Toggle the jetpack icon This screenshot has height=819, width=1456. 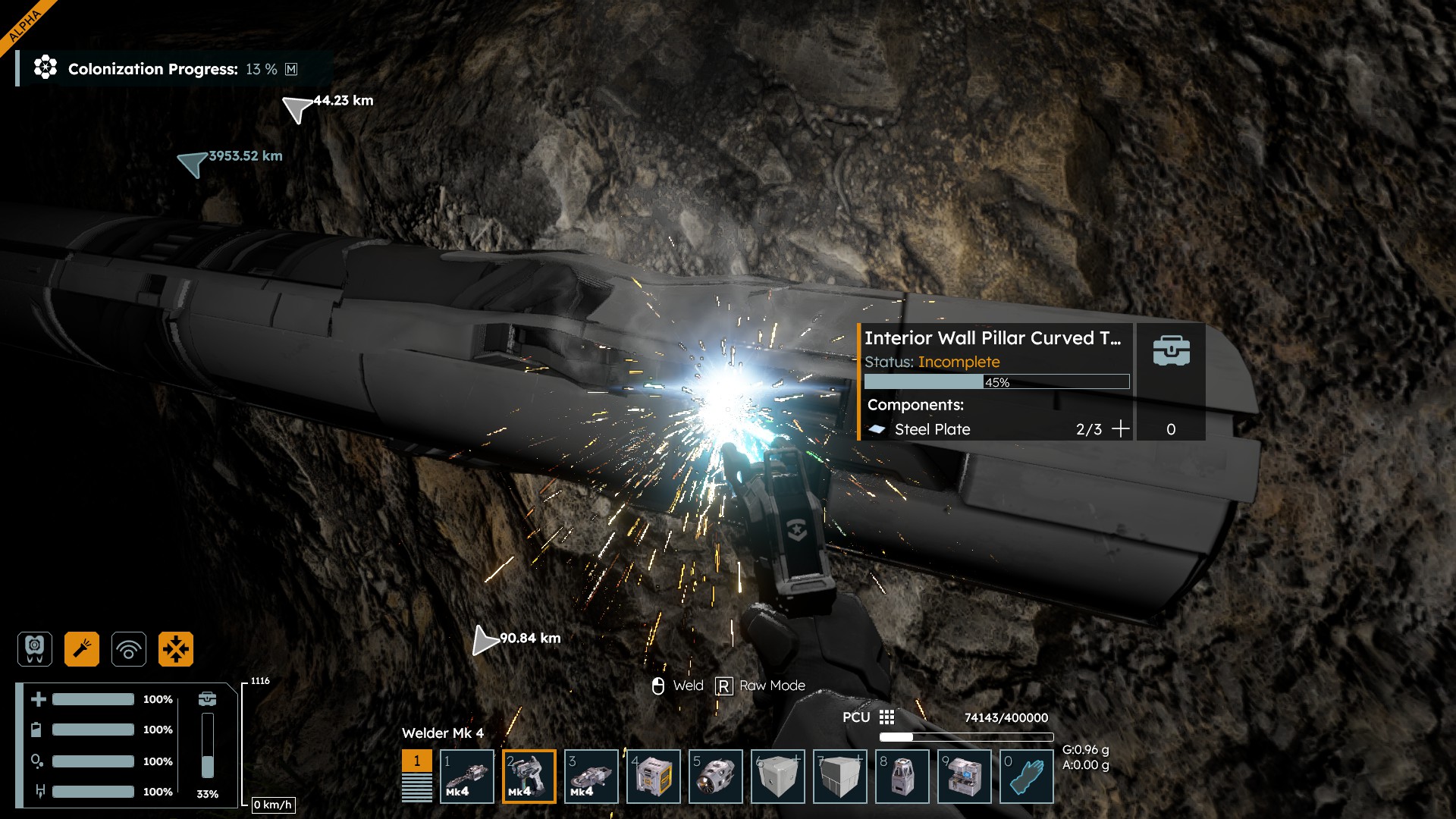click(35, 649)
